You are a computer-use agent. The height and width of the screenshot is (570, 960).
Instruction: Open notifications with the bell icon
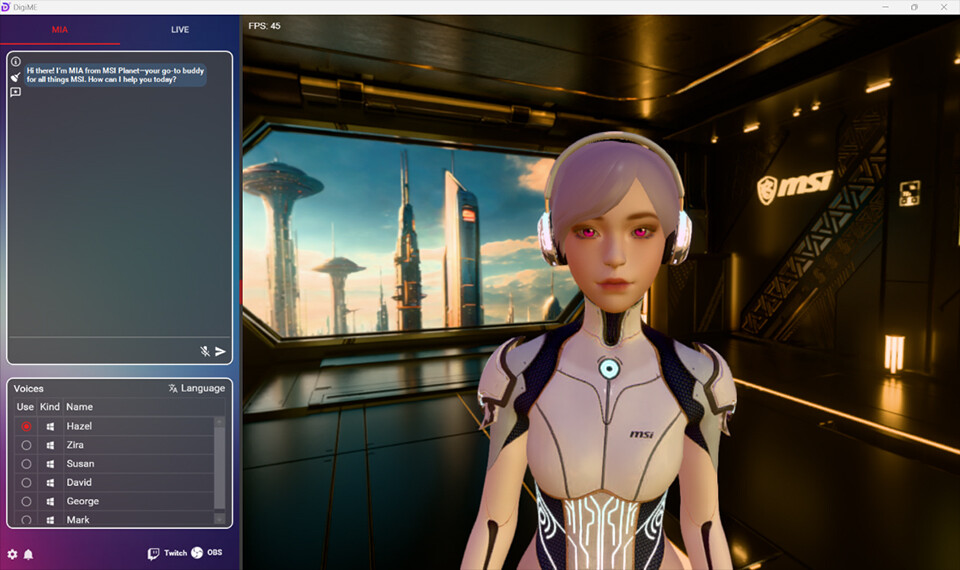coord(28,554)
